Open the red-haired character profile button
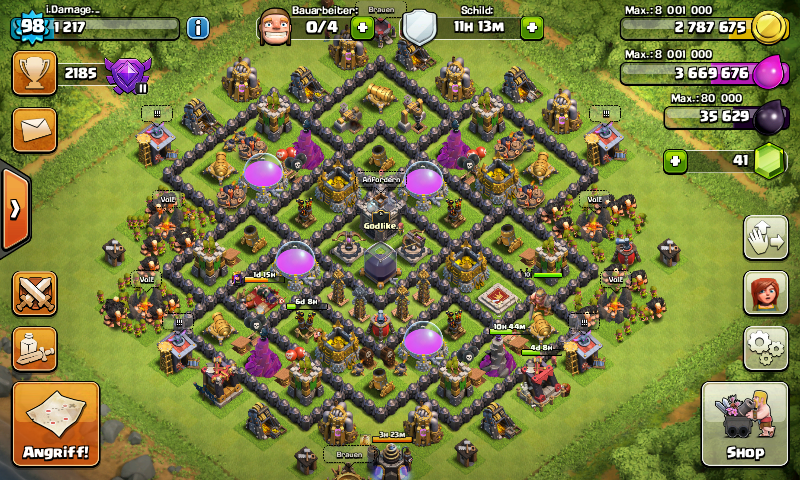 tap(765, 292)
